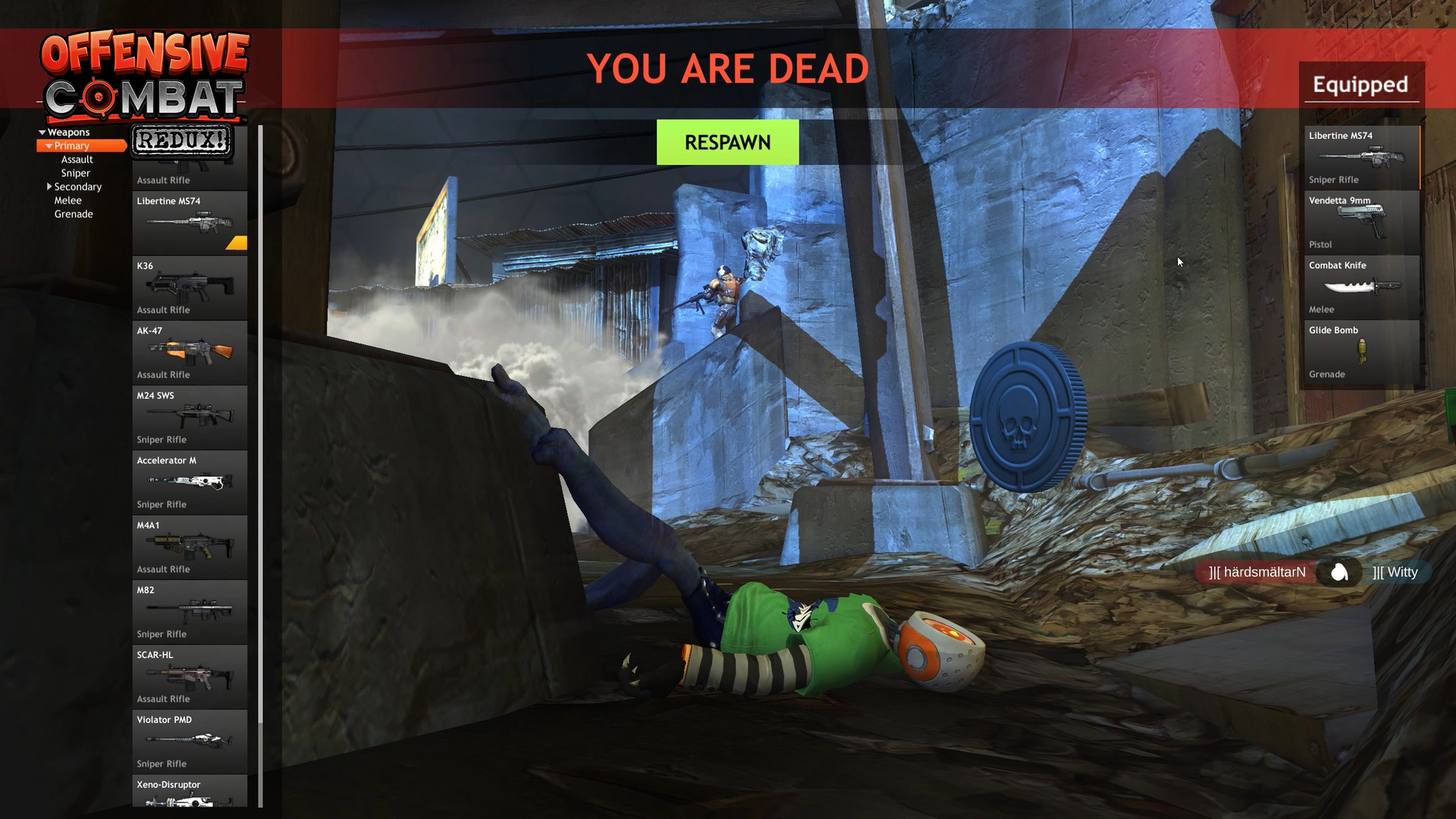Select the equipped Combat Knife melee slot
This screenshot has height=819, width=1456.
coord(1361,287)
